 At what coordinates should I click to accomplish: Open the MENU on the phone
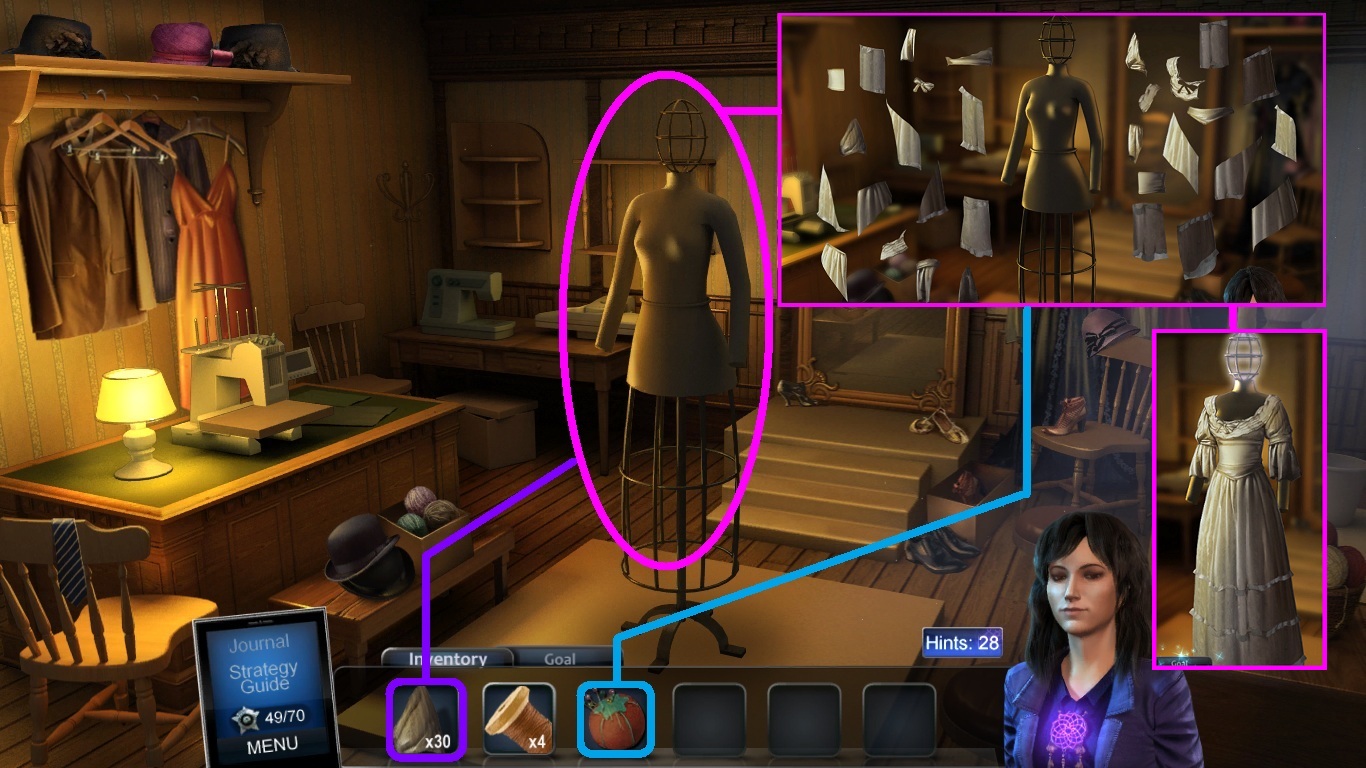[x=271, y=744]
